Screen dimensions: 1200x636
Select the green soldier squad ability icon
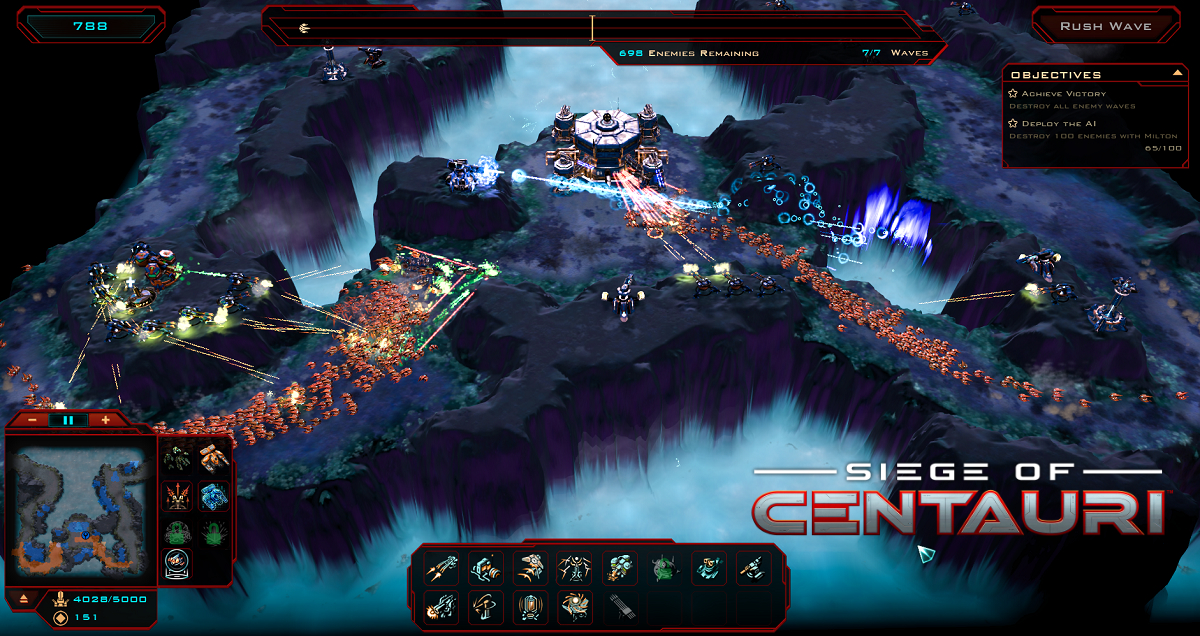(177, 459)
